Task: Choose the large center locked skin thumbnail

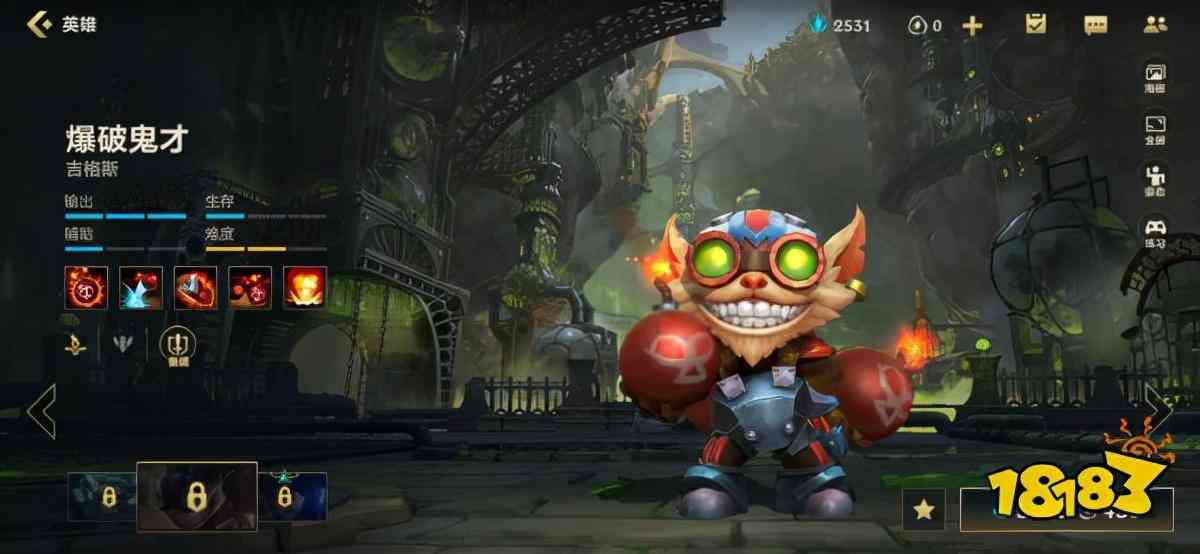Action: coord(197,497)
